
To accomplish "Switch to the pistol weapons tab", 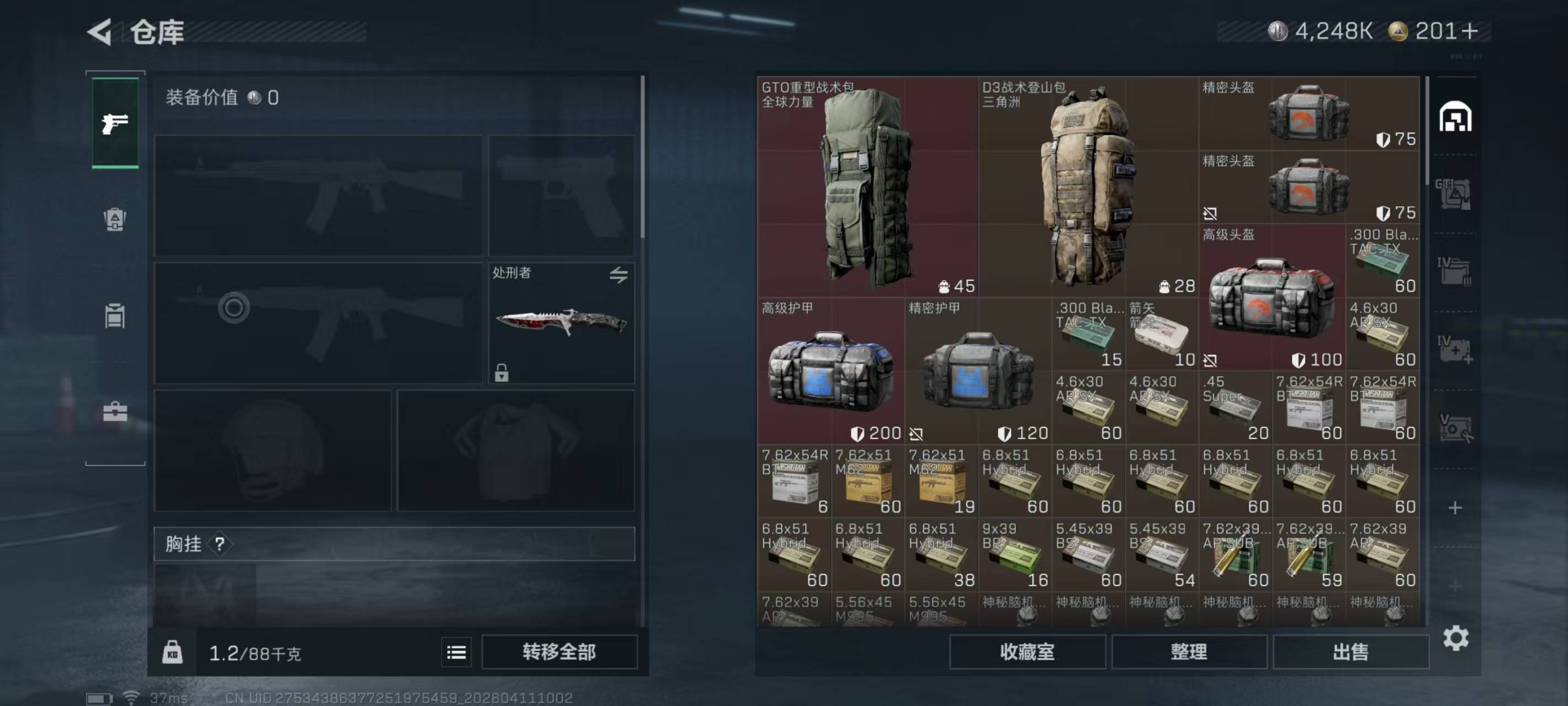I will [x=115, y=124].
